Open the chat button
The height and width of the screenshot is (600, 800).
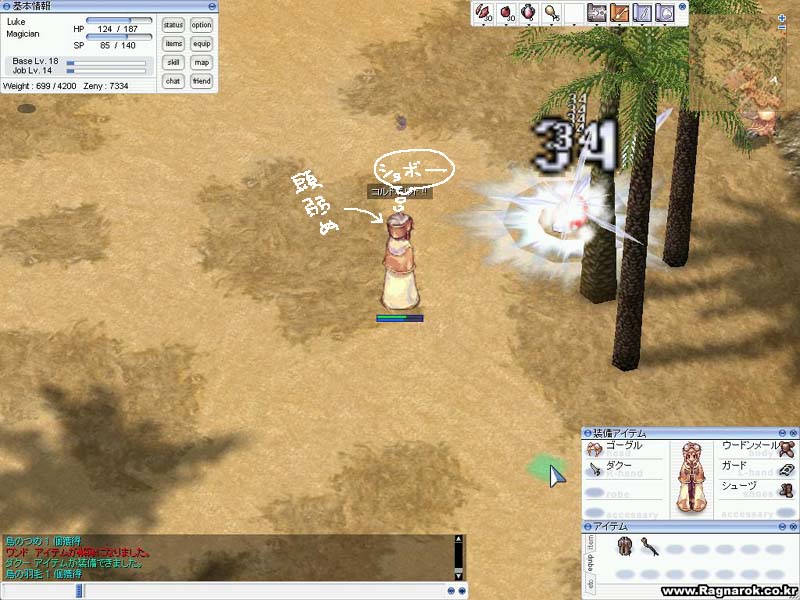pyautogui.click(x=173, y=81)
